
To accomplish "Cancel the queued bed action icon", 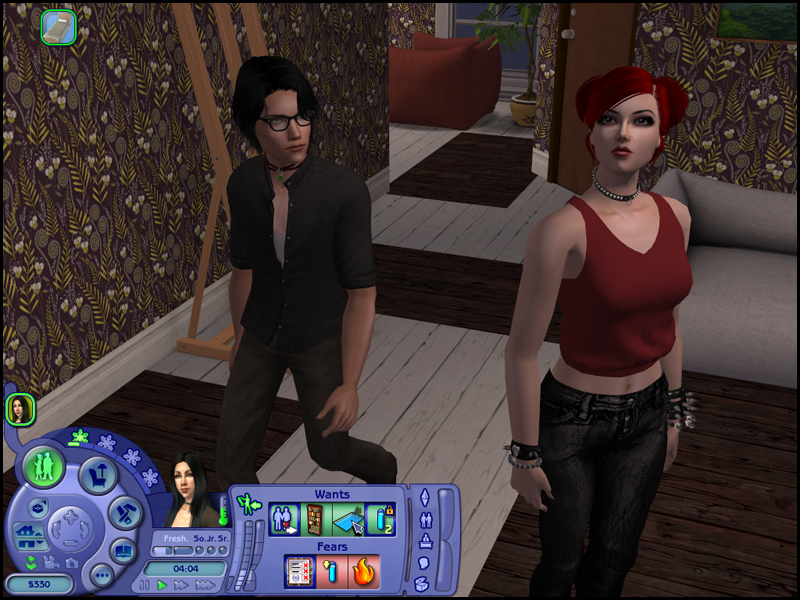I will 59,27.
